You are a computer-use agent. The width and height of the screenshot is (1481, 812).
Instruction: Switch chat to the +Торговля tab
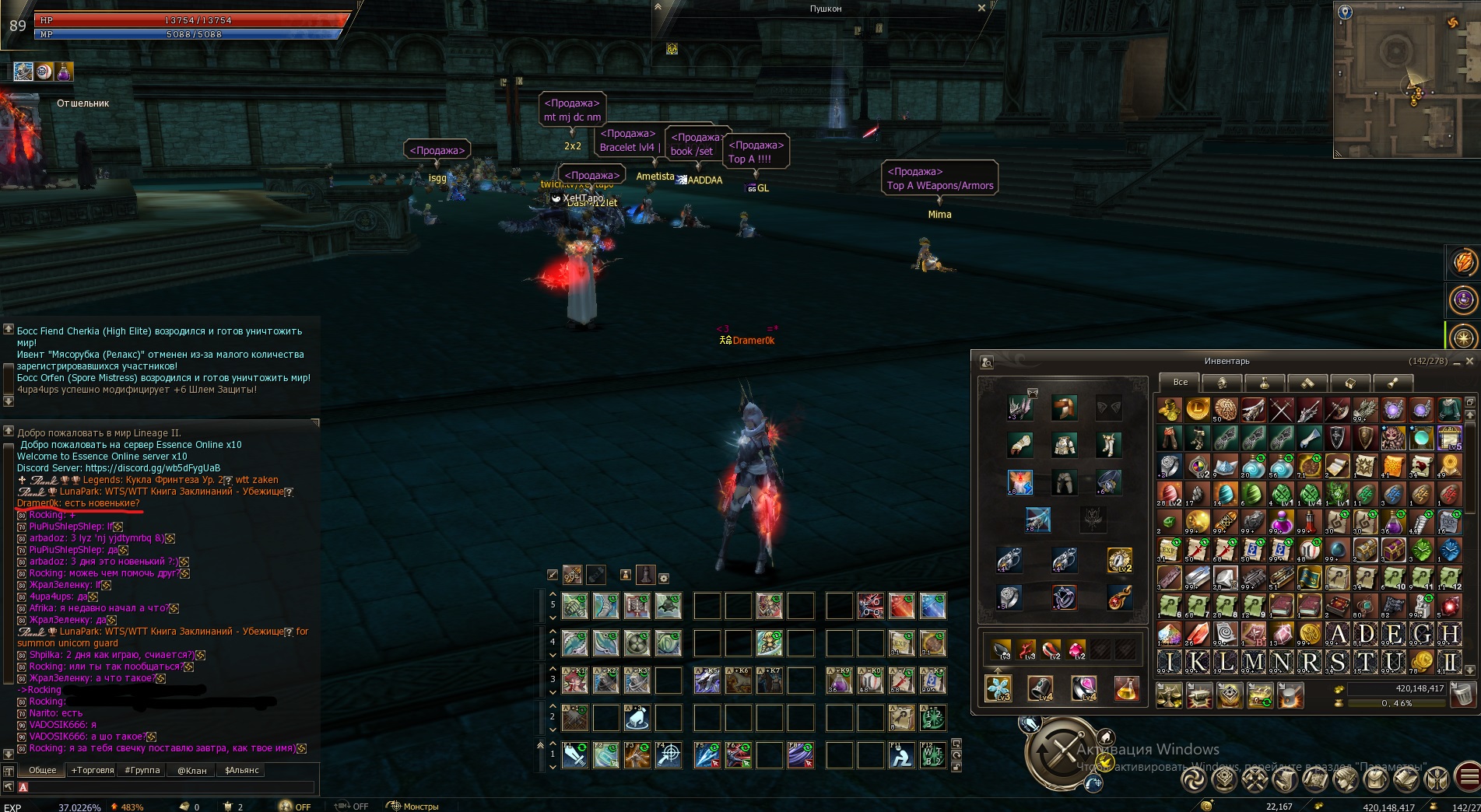tap(92, 770)
